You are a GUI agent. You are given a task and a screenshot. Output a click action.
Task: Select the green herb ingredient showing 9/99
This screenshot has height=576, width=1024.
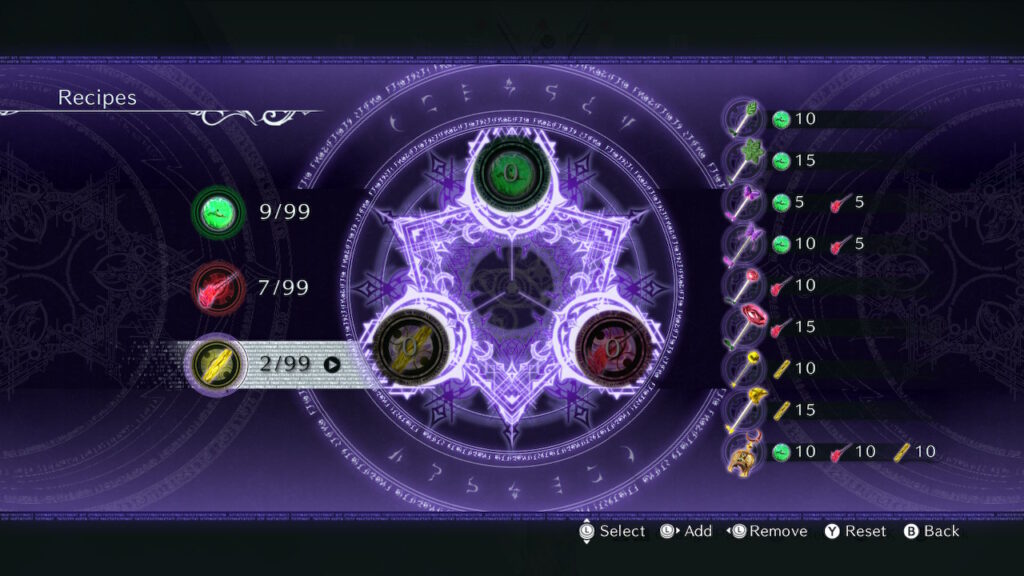218,213
